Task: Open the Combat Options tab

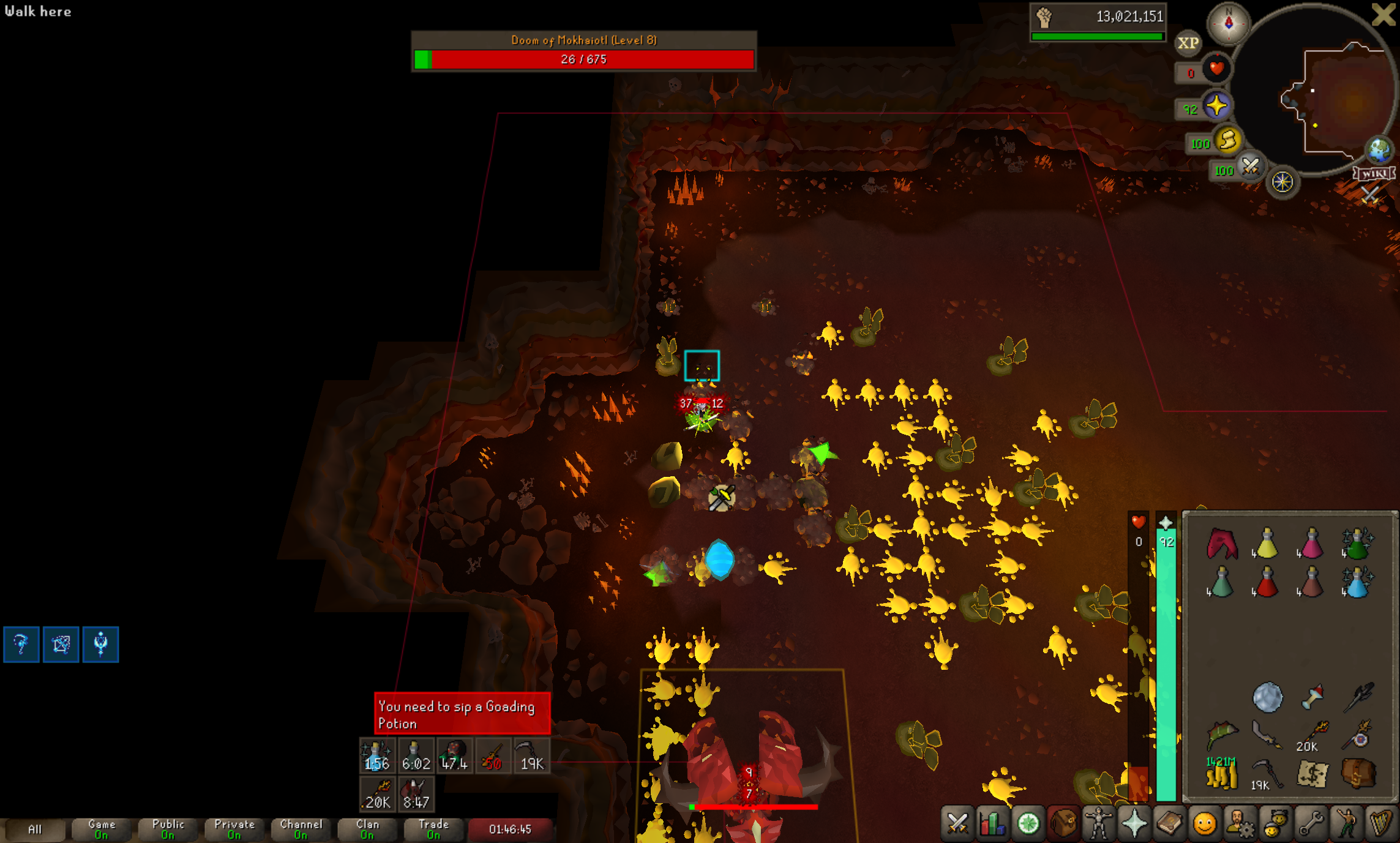Action: (x=957, y=823)
